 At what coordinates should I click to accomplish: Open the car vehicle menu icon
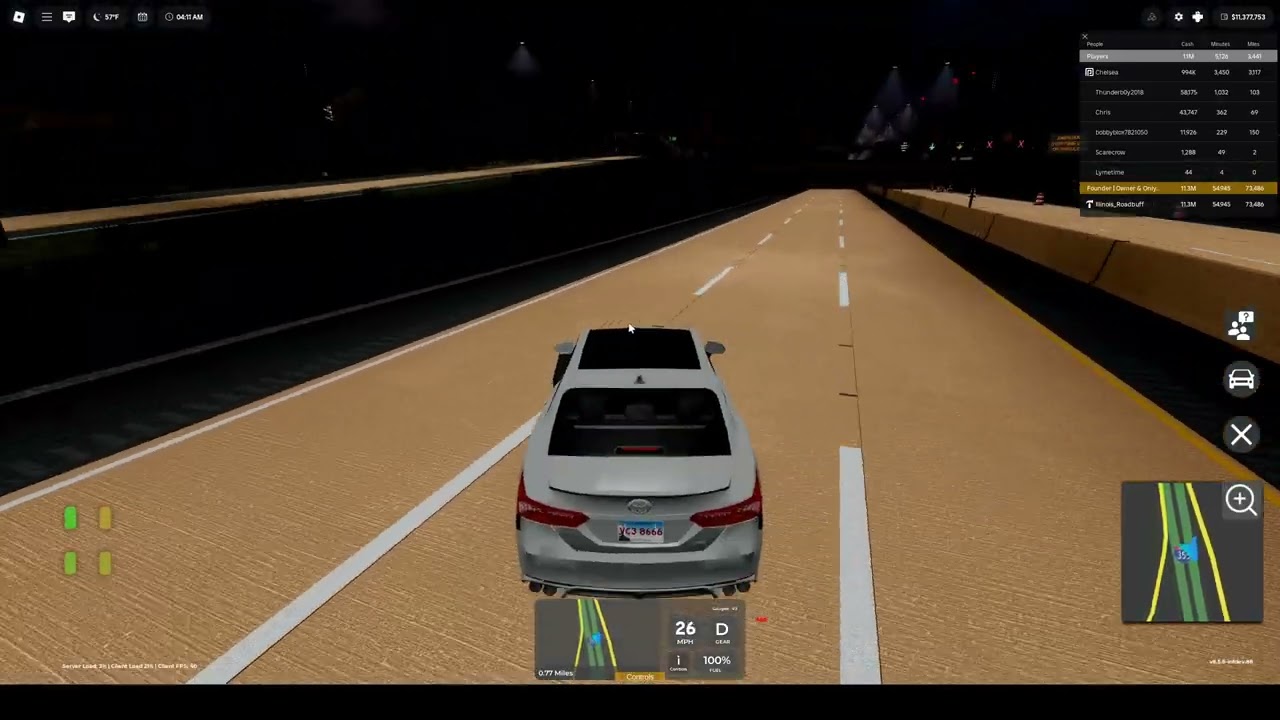tap(1241, 379)
